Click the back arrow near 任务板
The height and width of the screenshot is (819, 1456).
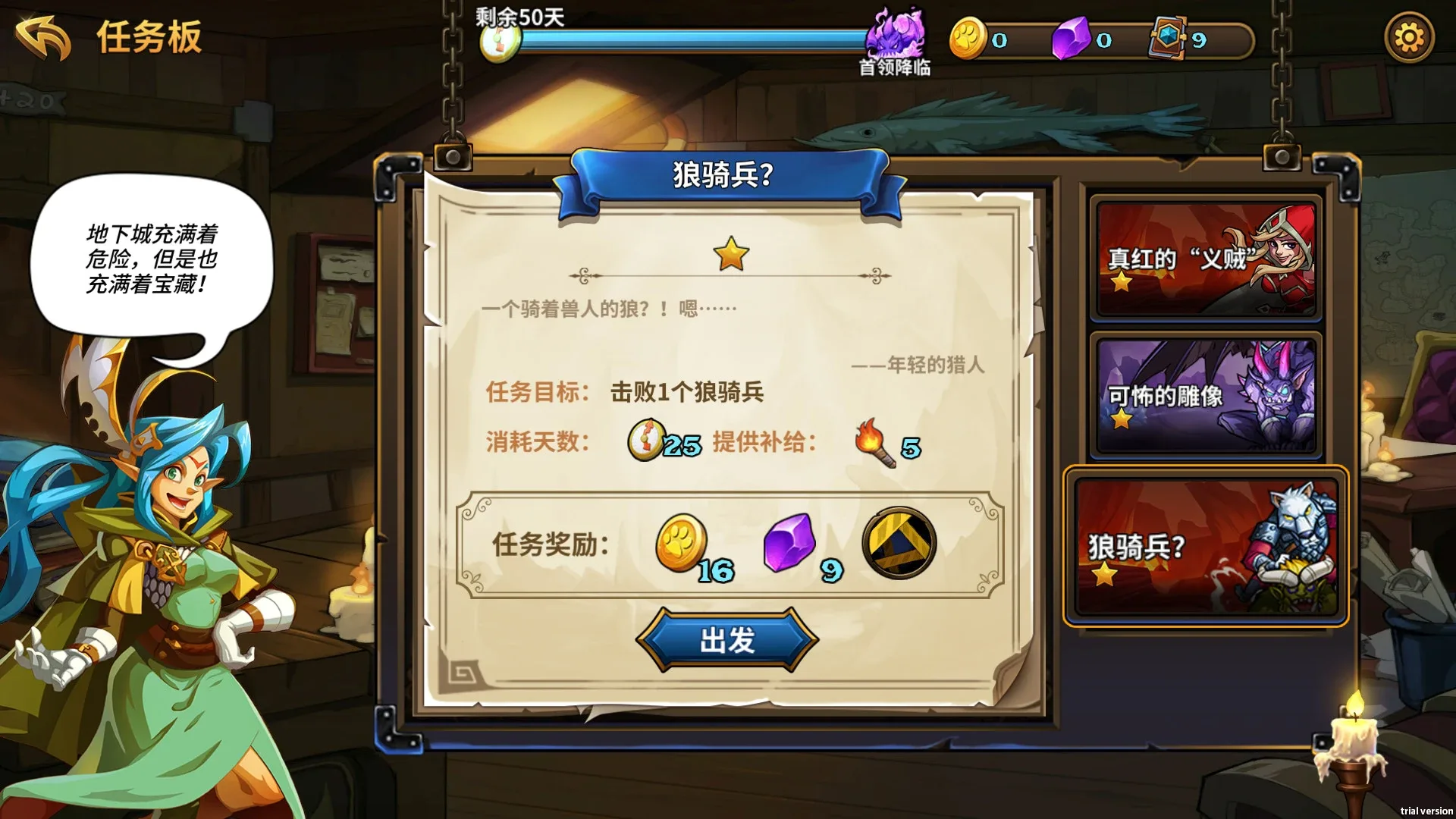point(43,36)
